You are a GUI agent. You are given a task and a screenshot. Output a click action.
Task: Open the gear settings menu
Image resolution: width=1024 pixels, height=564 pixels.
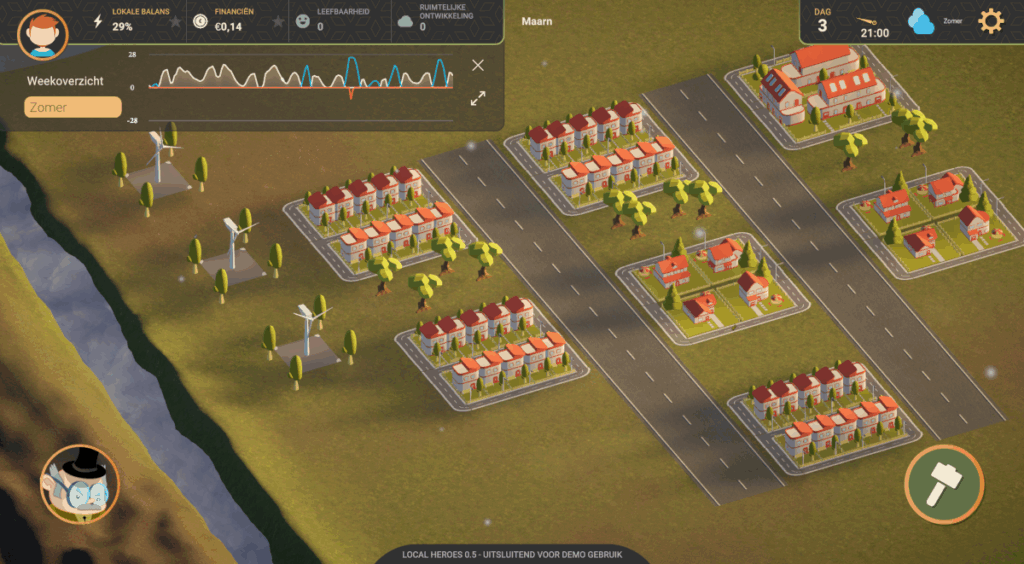(990, 21)
